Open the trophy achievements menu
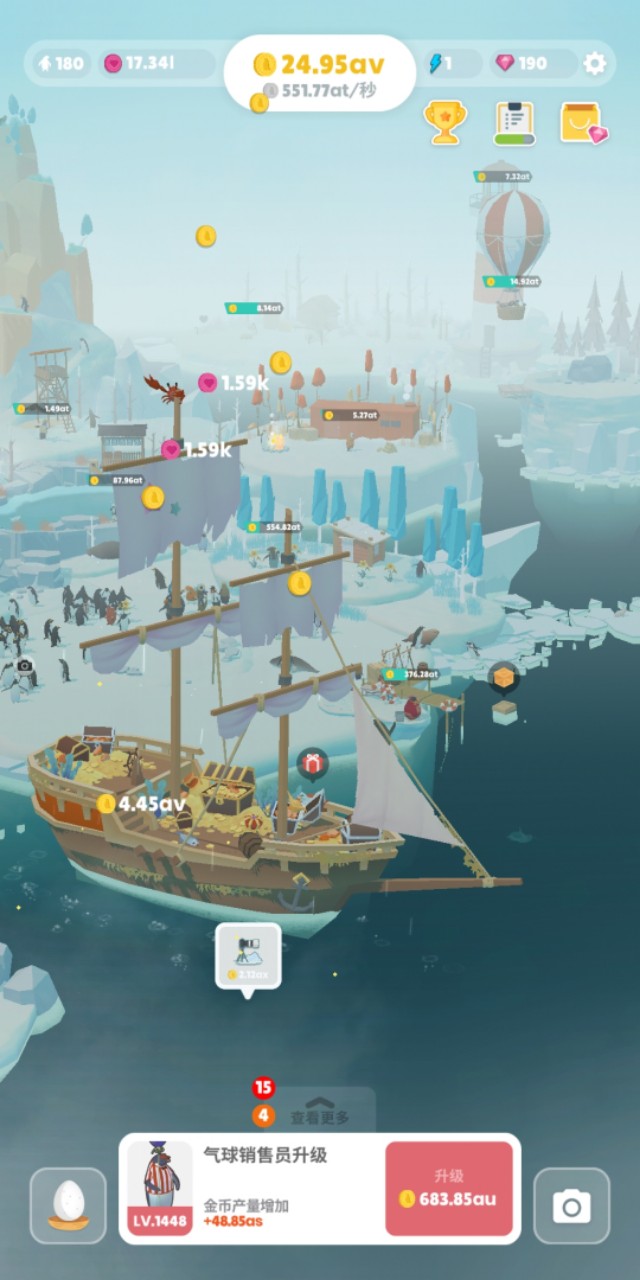 pos(442,122)
